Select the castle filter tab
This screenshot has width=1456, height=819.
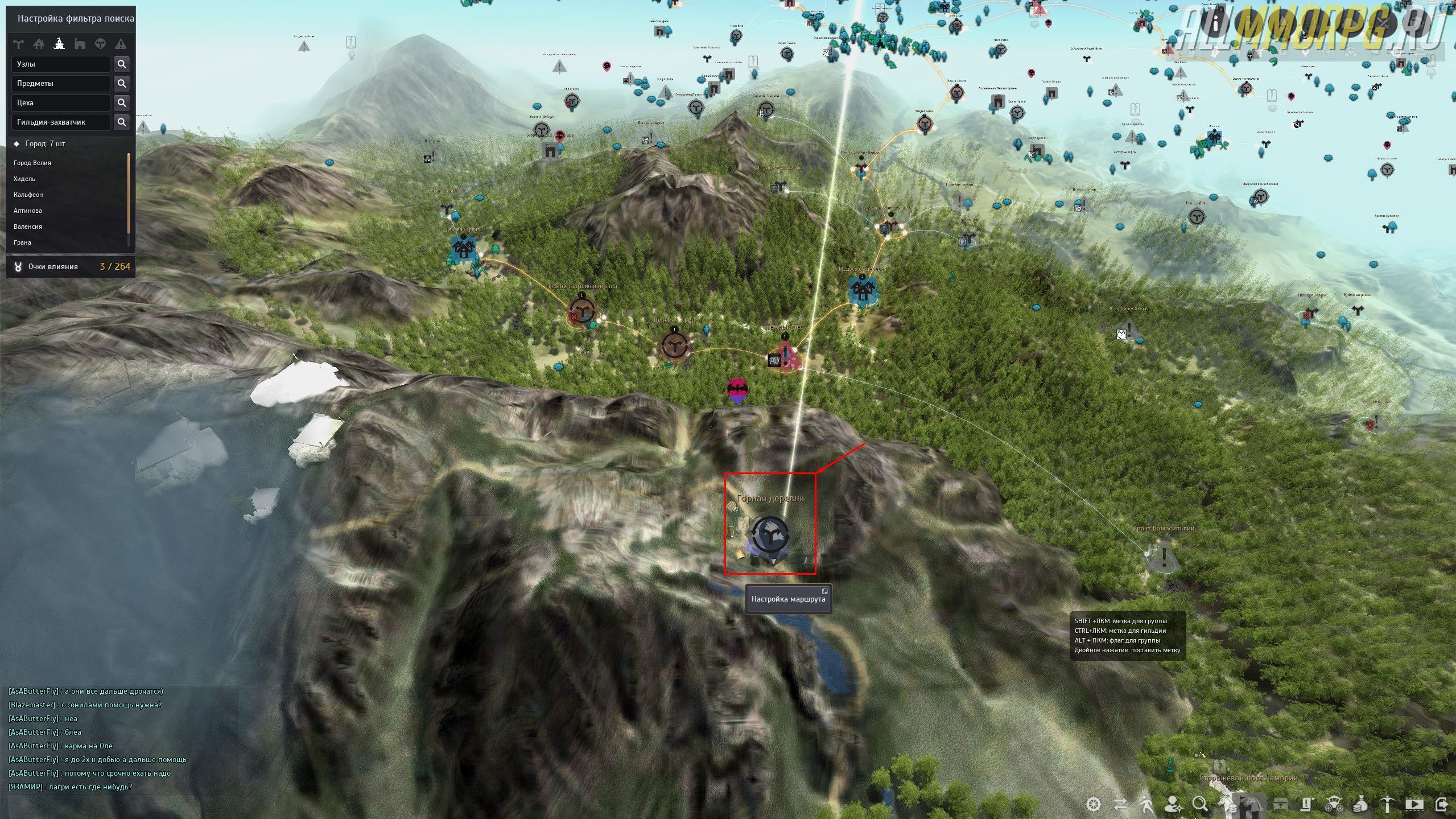[80, 44]
